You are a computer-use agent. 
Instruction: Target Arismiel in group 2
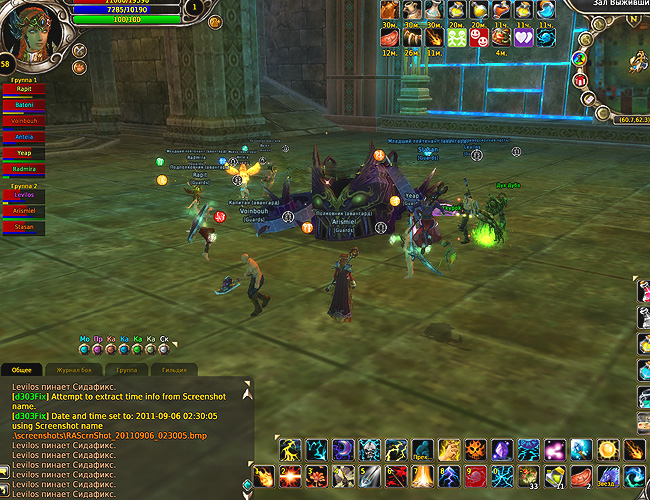tap(24, 211)
